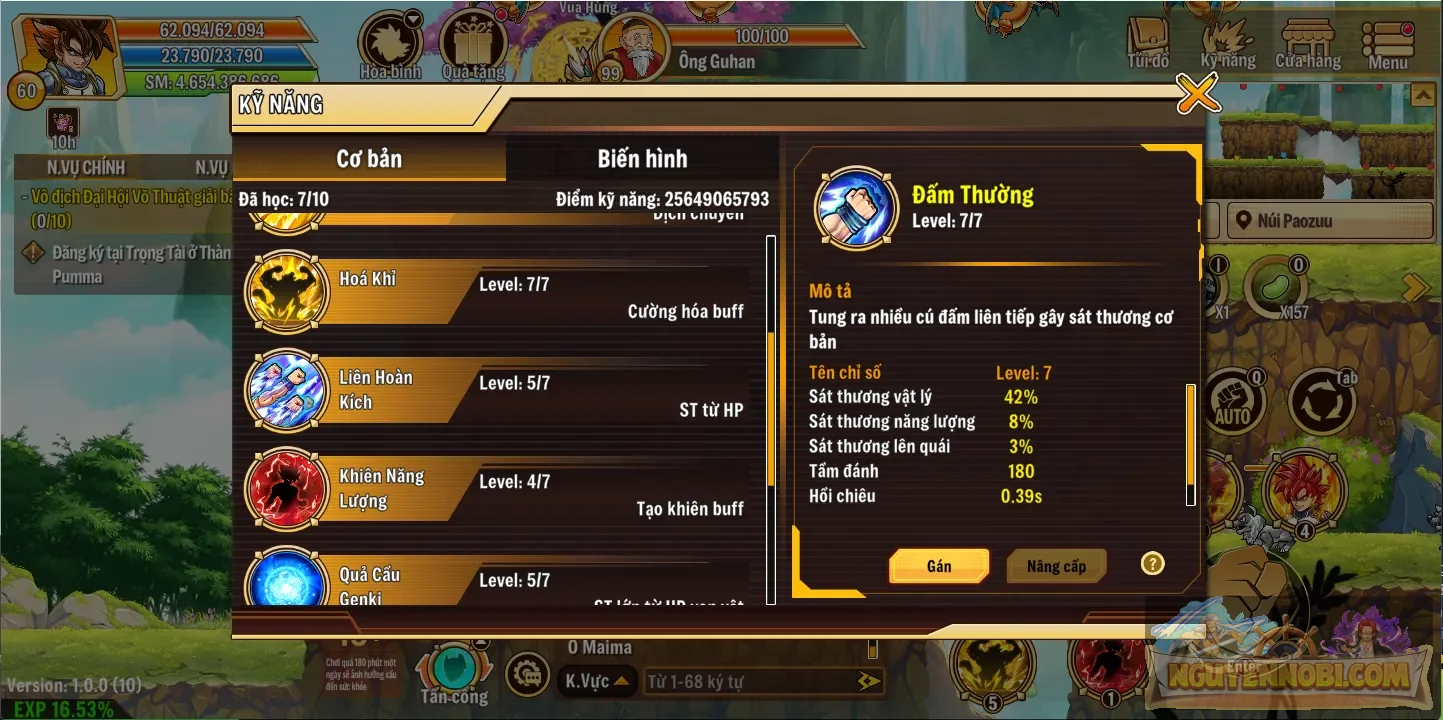1443x720 pixels.
Task: Open the K.Vực chat channel dropdown
Action: [596, 680]
